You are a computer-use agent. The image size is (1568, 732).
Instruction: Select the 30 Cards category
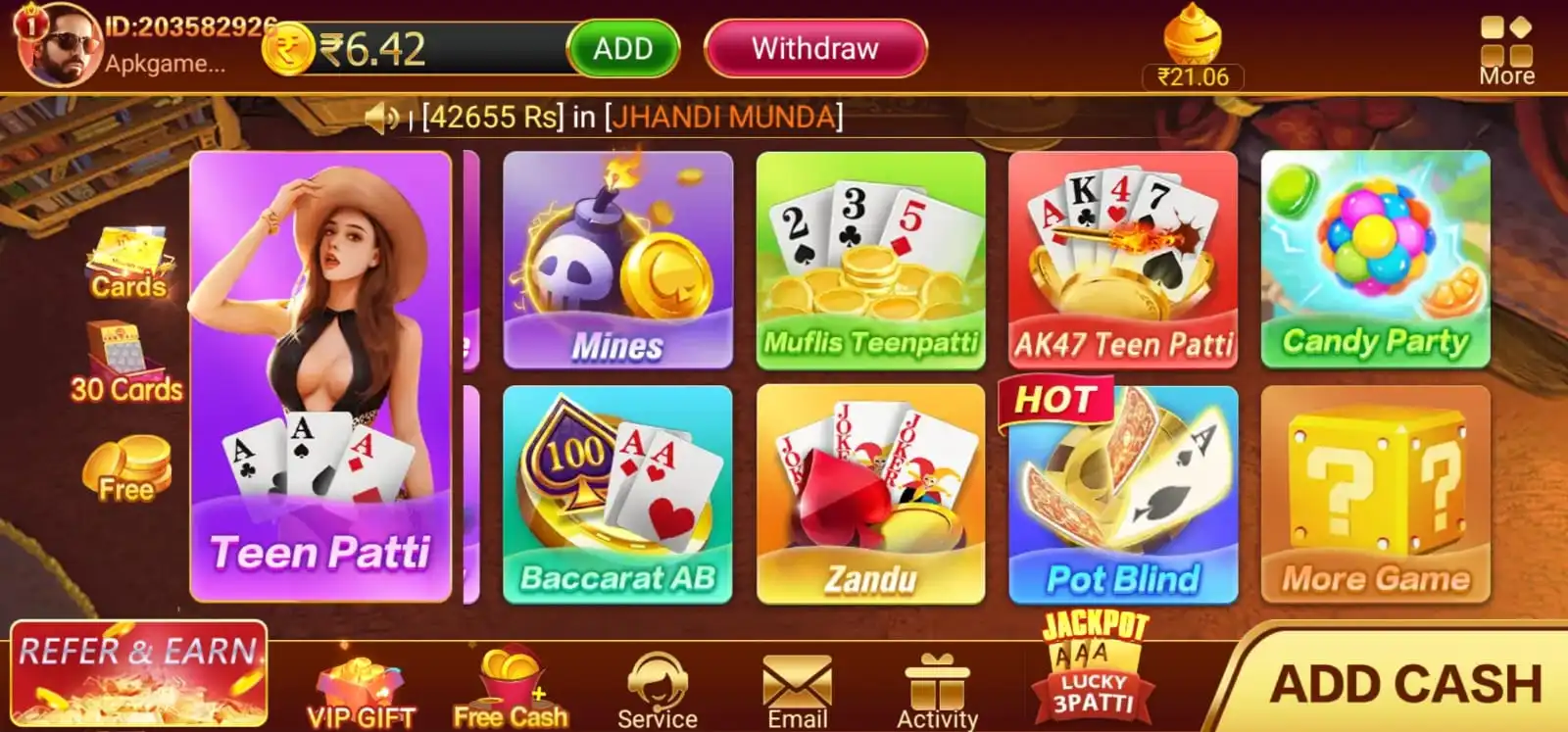click(127, 363)
